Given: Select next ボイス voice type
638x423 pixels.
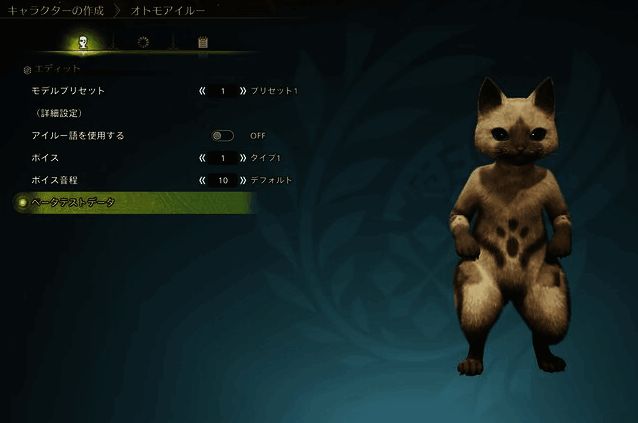Looking at the screenshot, I should point(243,158).
